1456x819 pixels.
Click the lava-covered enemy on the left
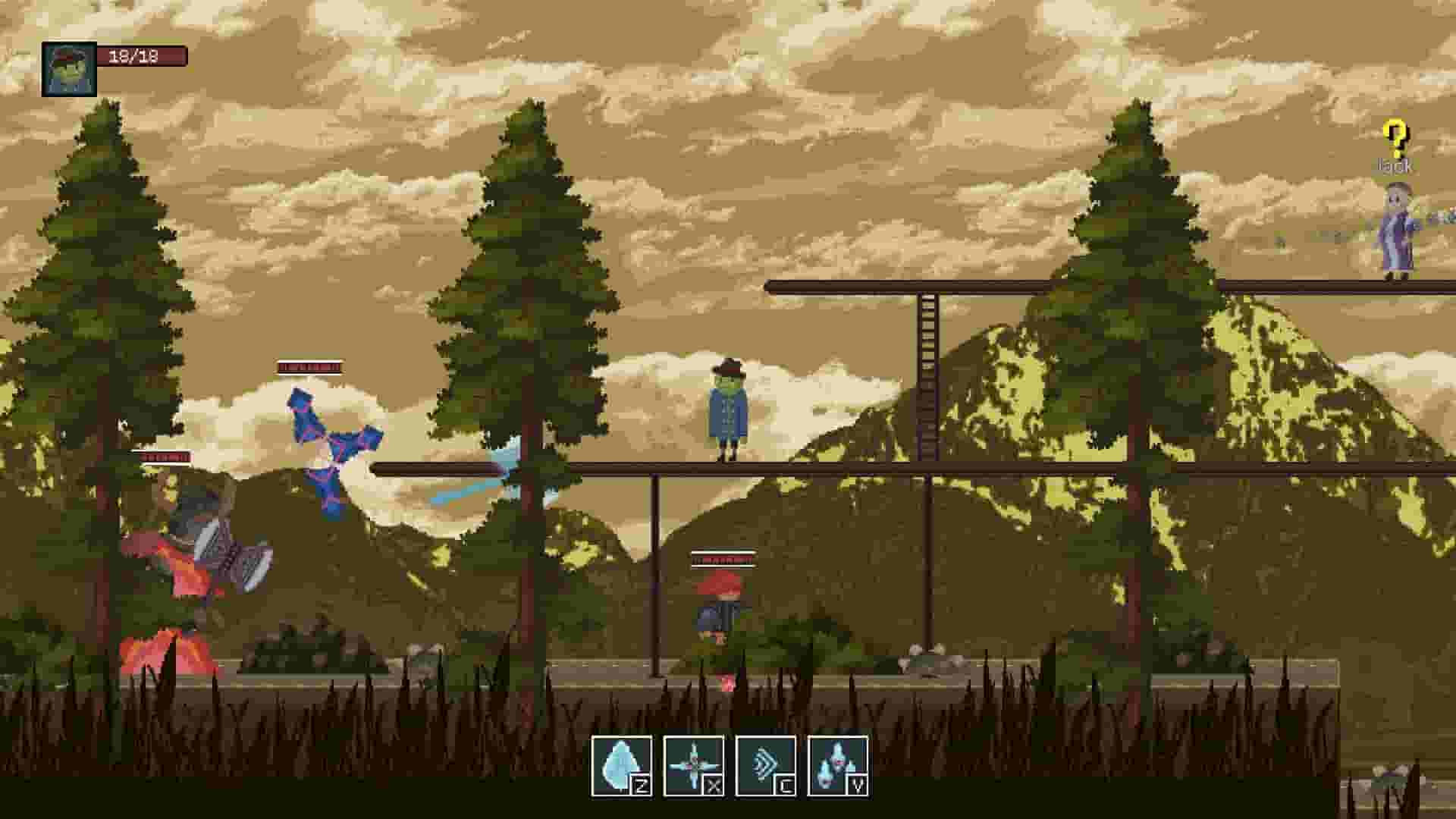coord(193,546)
